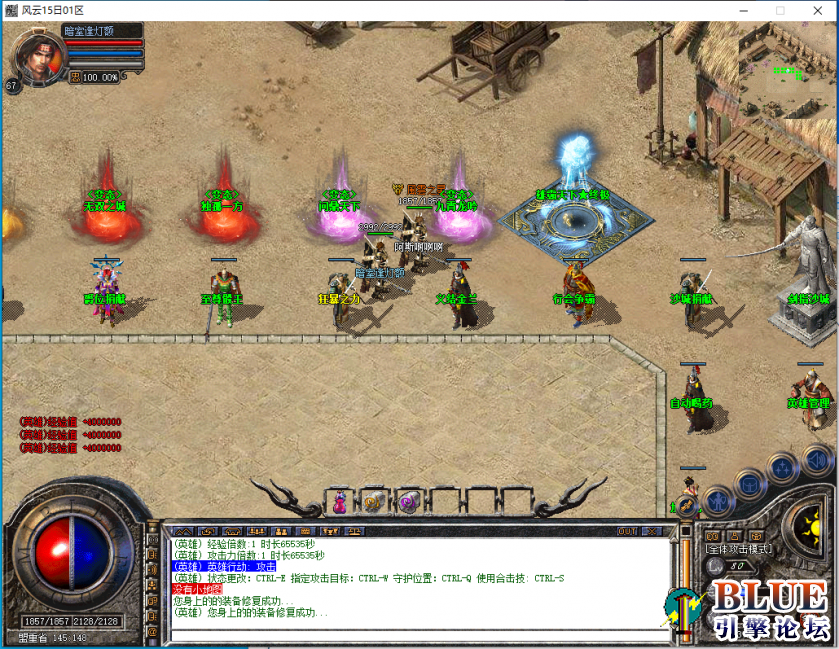This screenshot has height=649, width=839.
Task: Use the purple scroll in the belt slot
Action: point(407,501)
